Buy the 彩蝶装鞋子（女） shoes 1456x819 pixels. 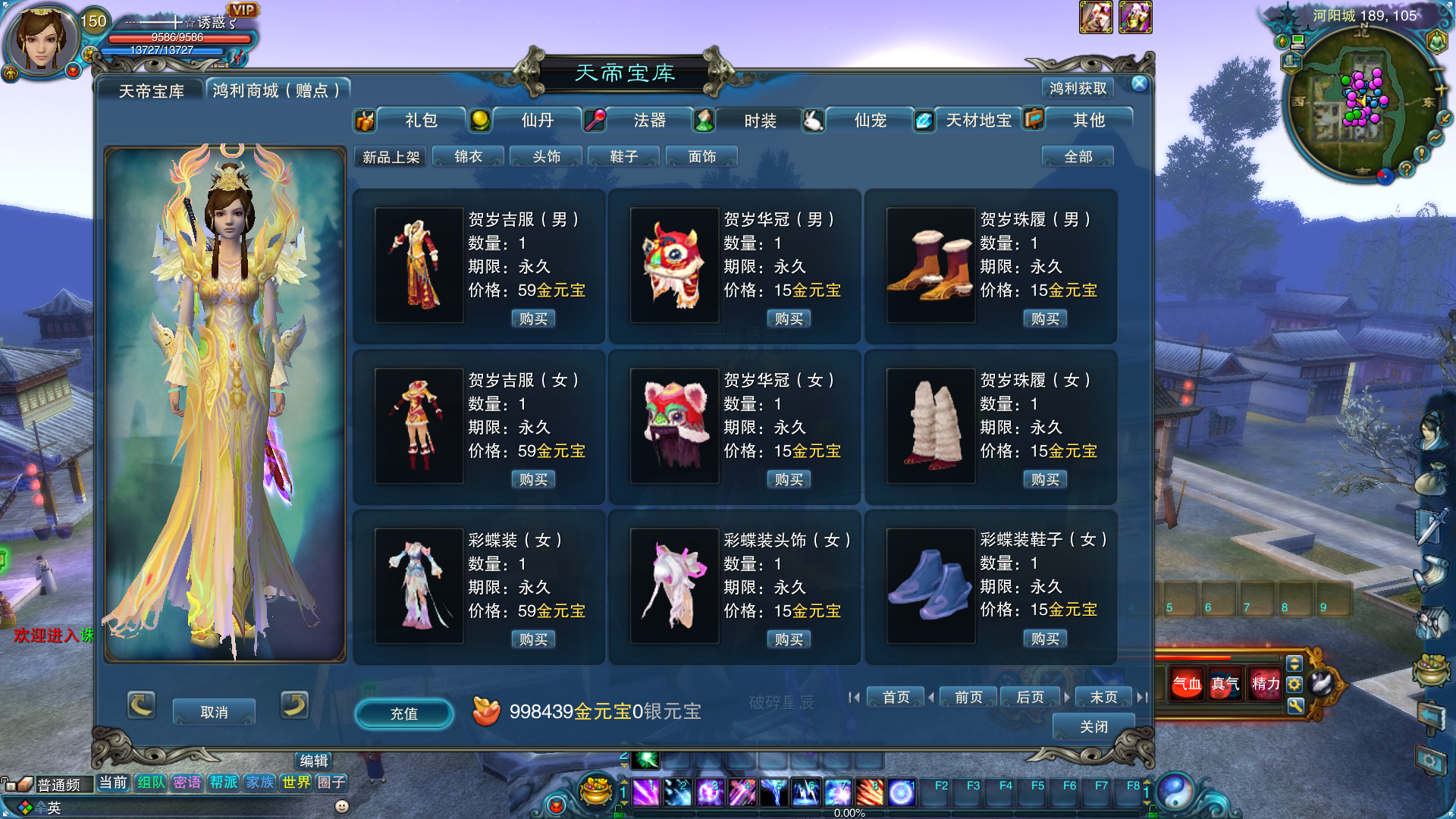1044,639
